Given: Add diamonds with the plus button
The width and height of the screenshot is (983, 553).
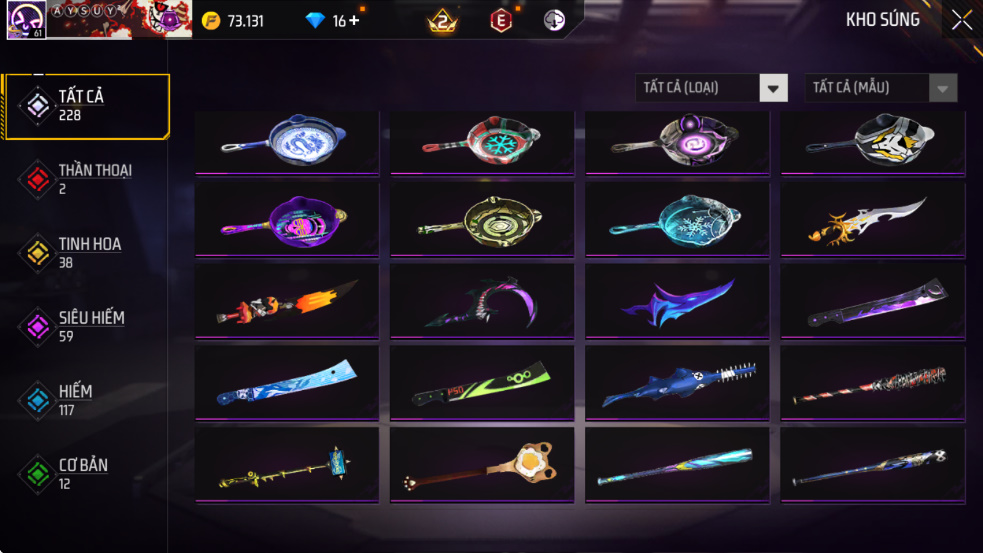Looking at the screenshot, I should click(x=353, y=21).
